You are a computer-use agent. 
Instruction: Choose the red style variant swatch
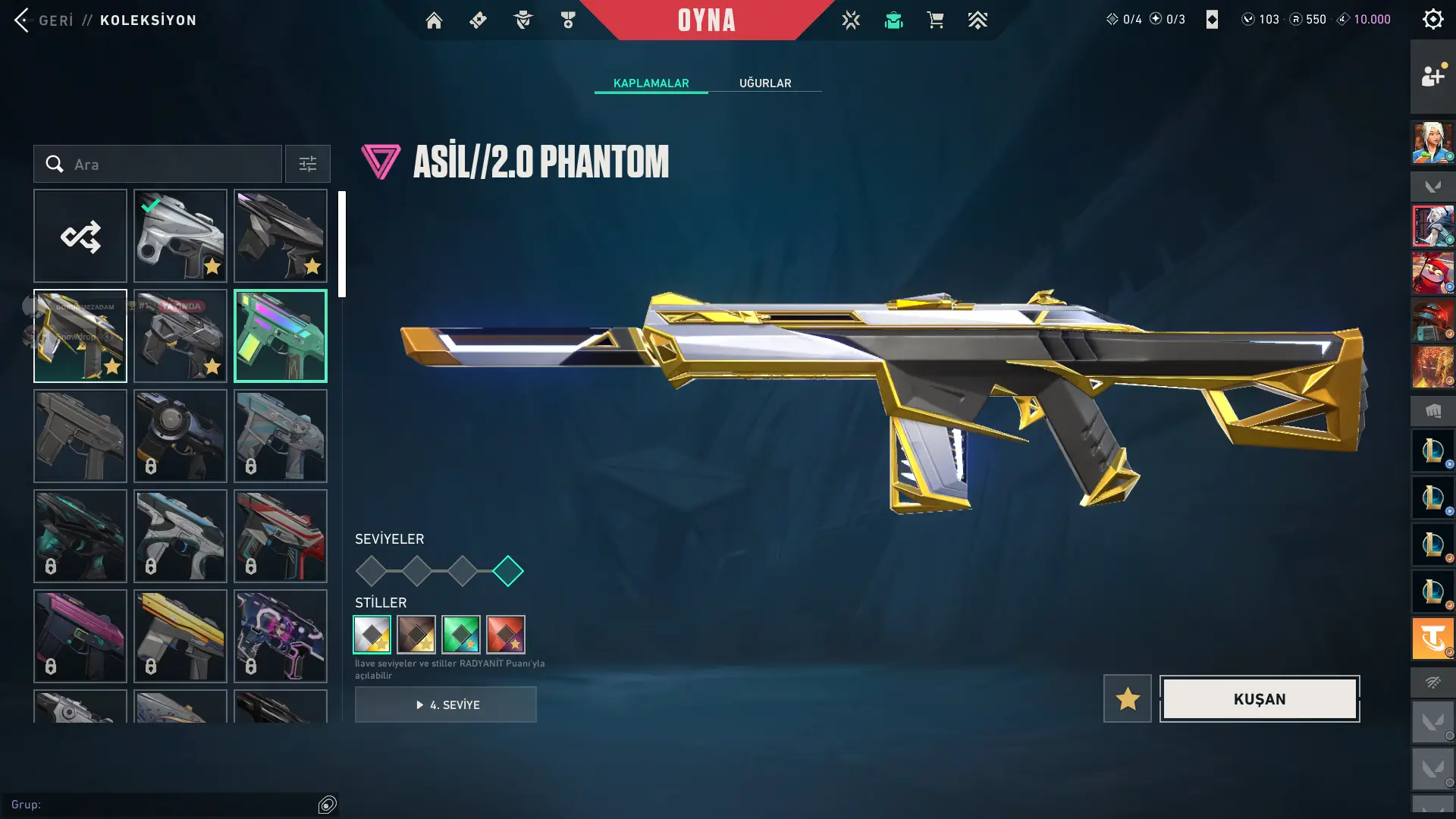[506, 634]
